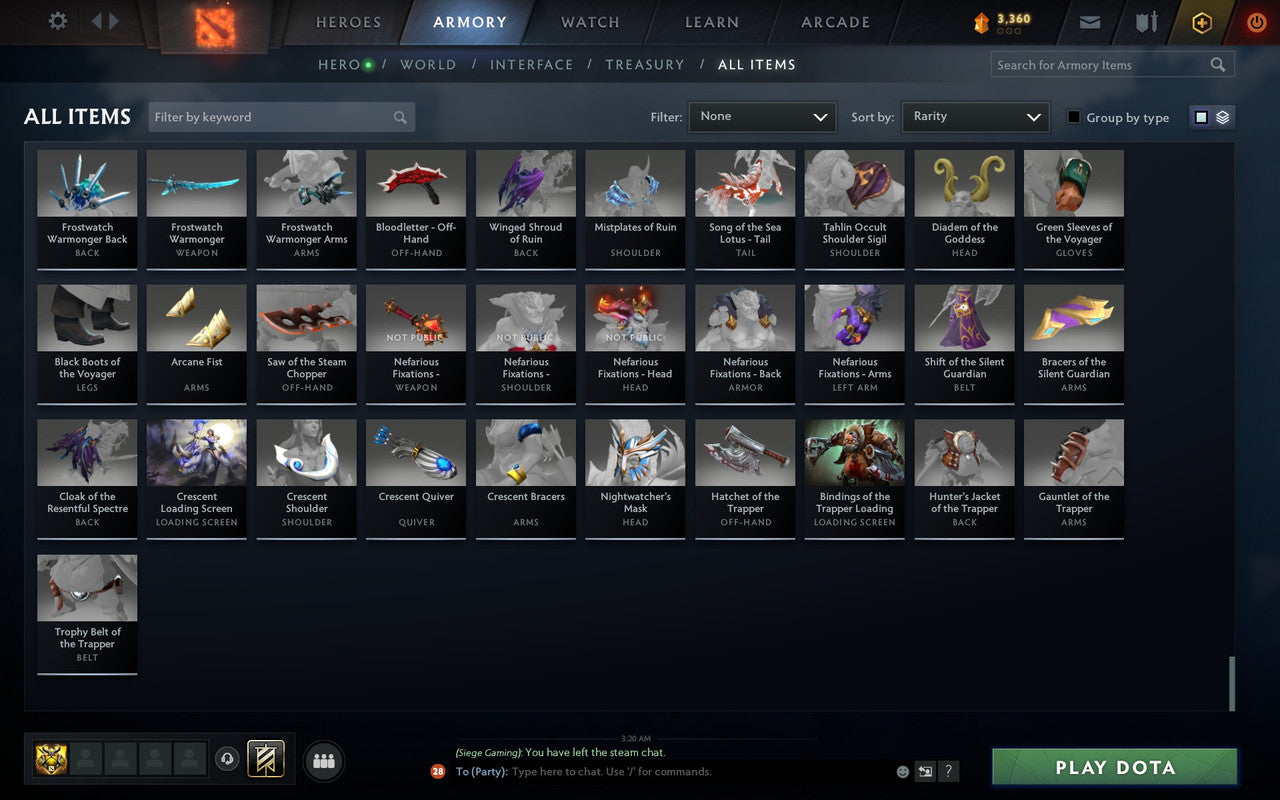
Task: Open the mail inbox icon
Action: click(x=1089, y=22)
